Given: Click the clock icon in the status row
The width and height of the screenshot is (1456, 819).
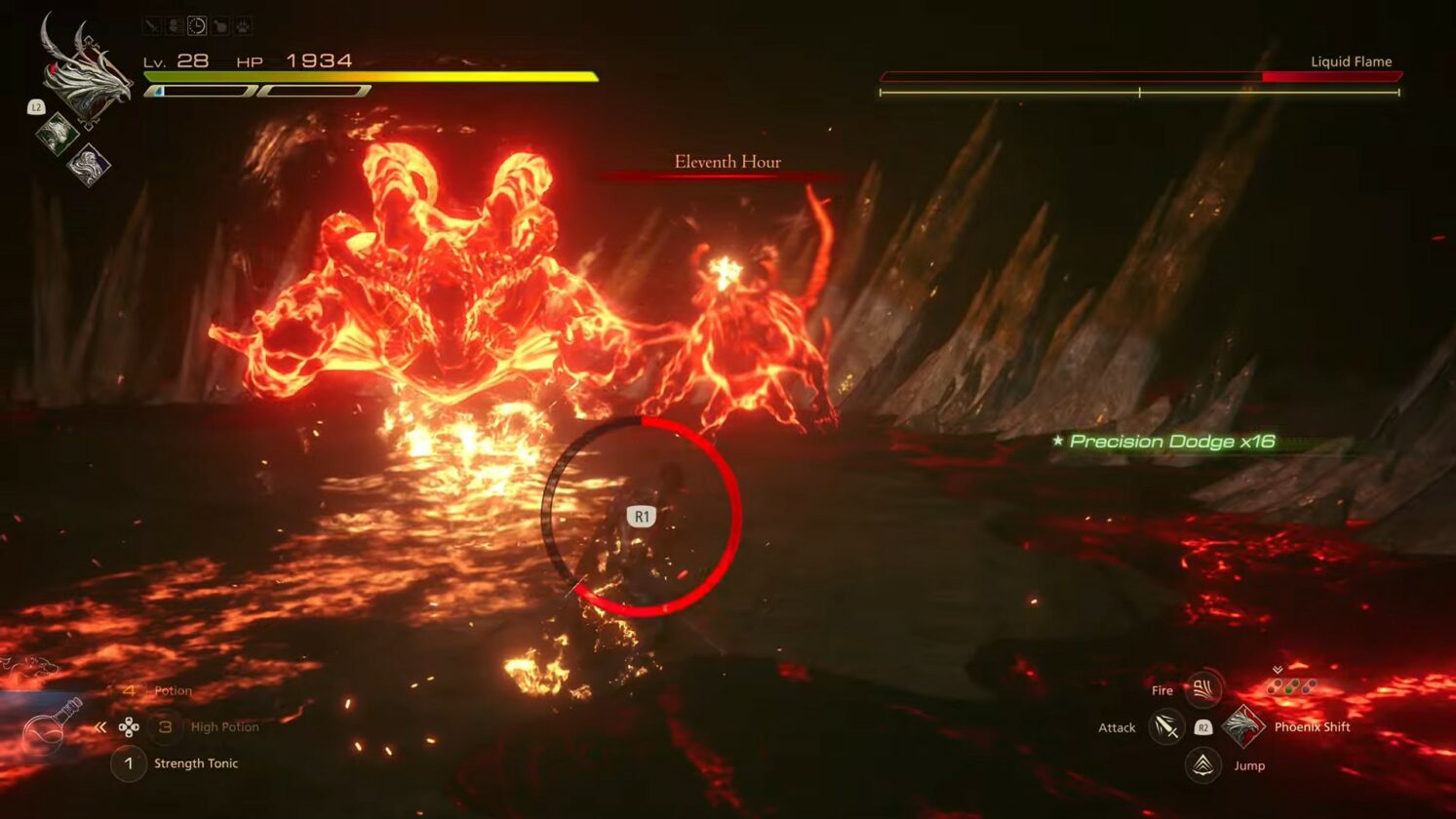Looking at the screenshot, I should 197,26.
